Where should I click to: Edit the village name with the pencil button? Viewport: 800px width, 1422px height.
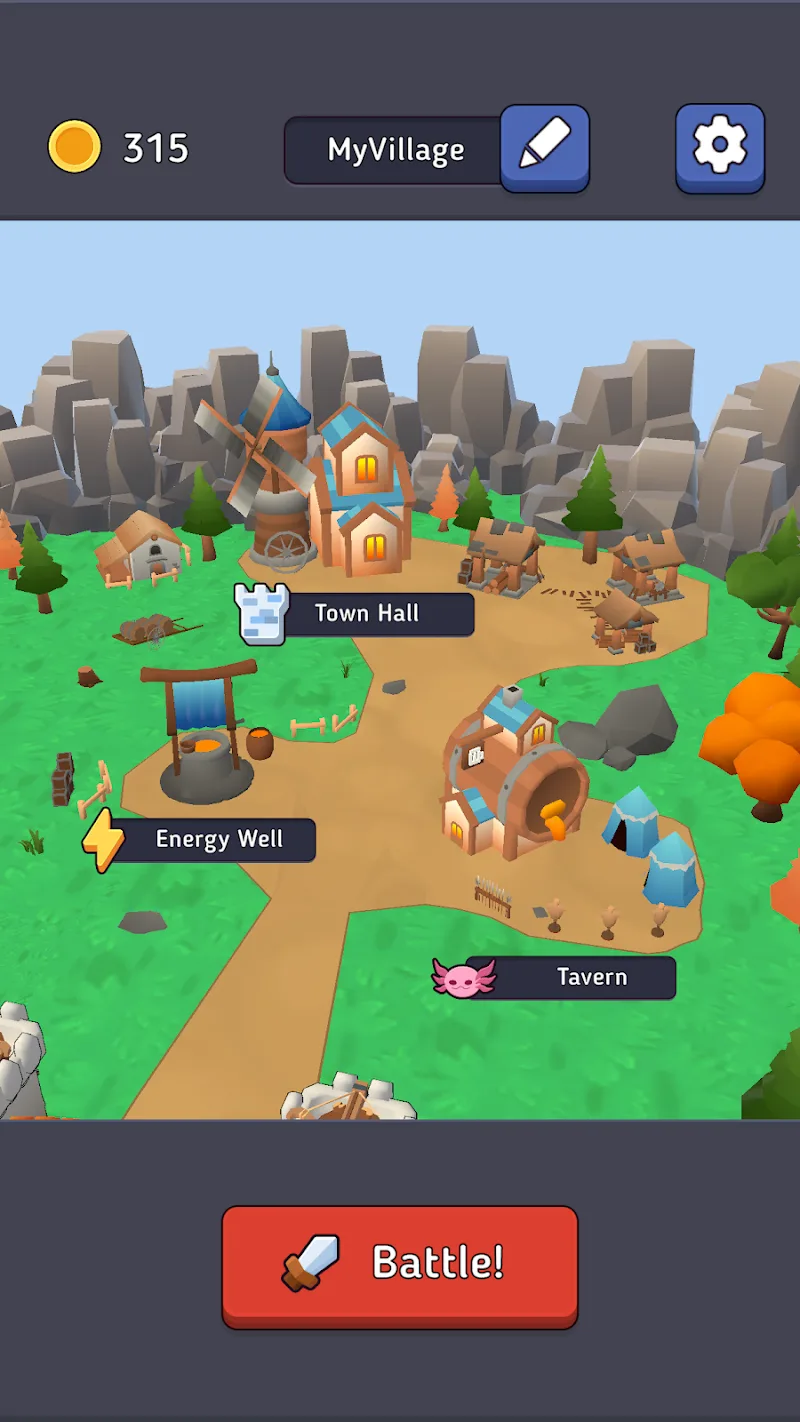545,147
